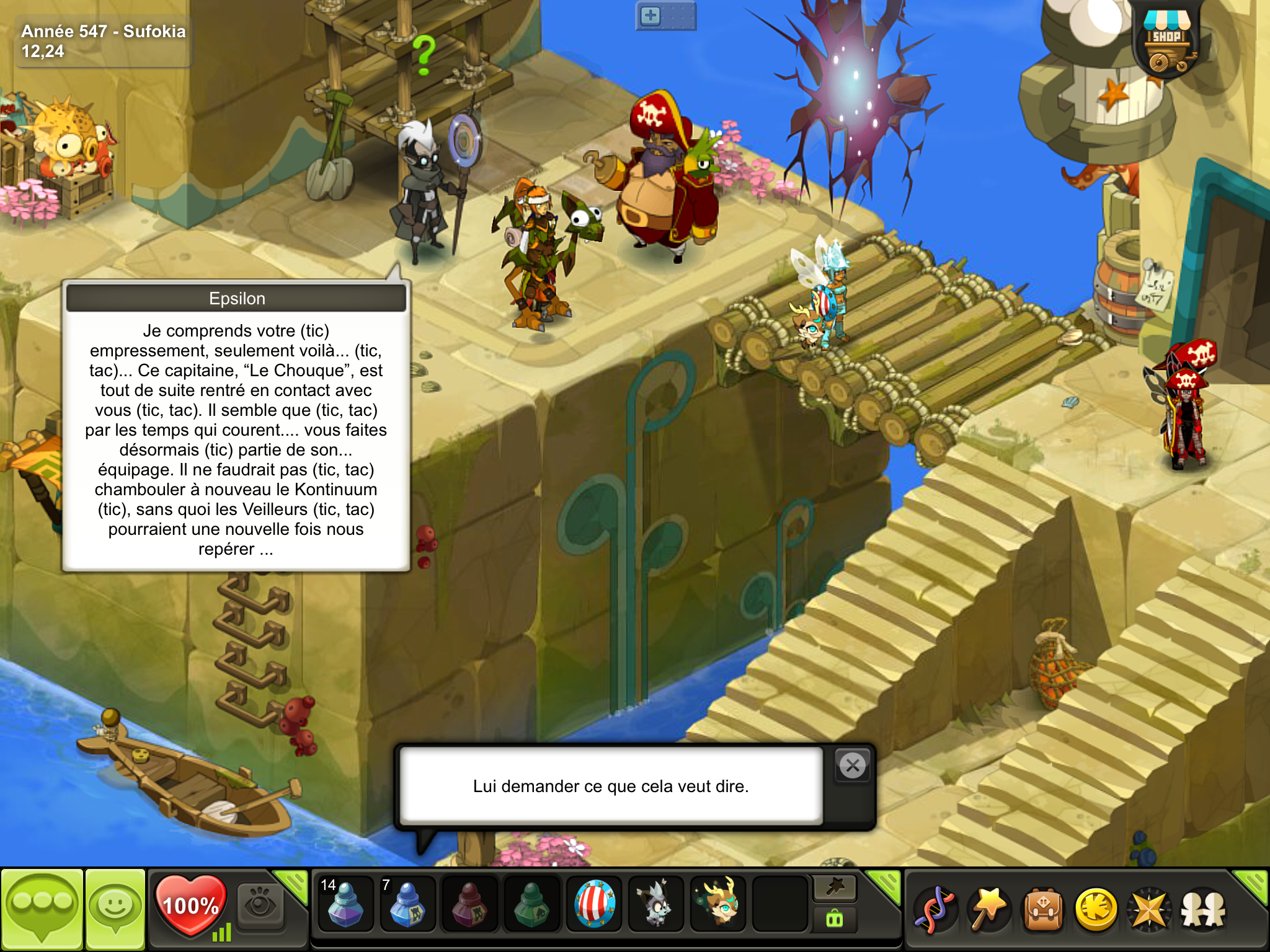Select the grey wolf pet slot
This screenshot has height=952, width=1270.
coord(656,904)
